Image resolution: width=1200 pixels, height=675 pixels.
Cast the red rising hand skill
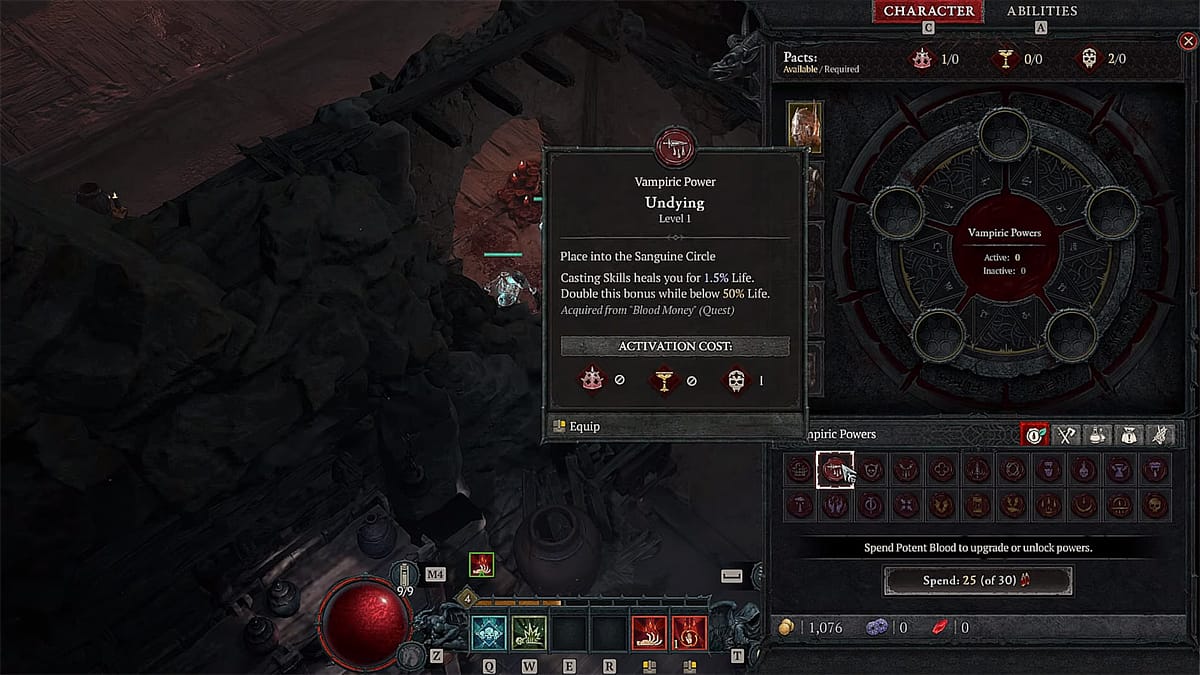point(649,634)
